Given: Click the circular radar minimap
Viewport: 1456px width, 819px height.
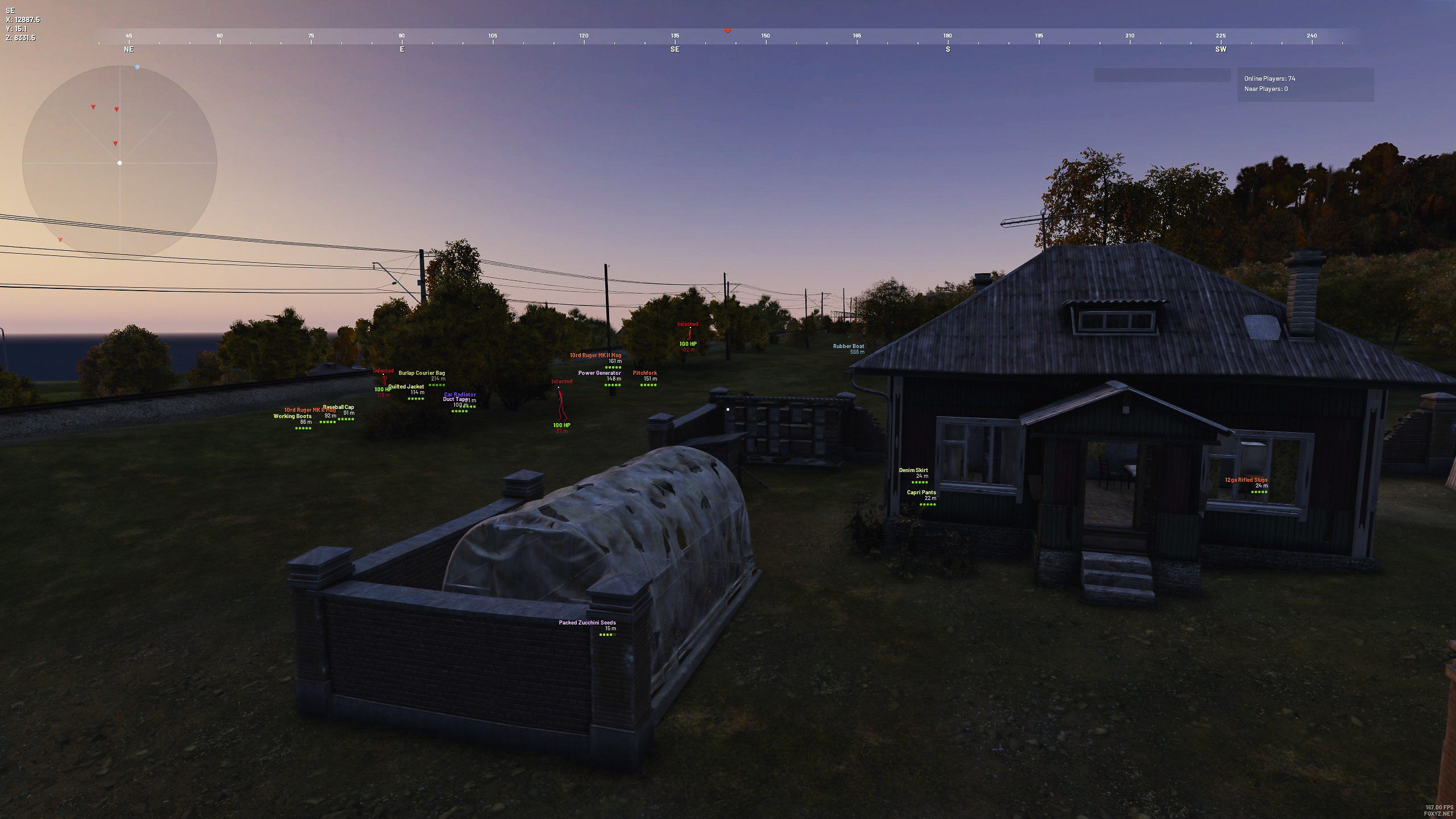Looking at the screenshot, I should (119, 163).
